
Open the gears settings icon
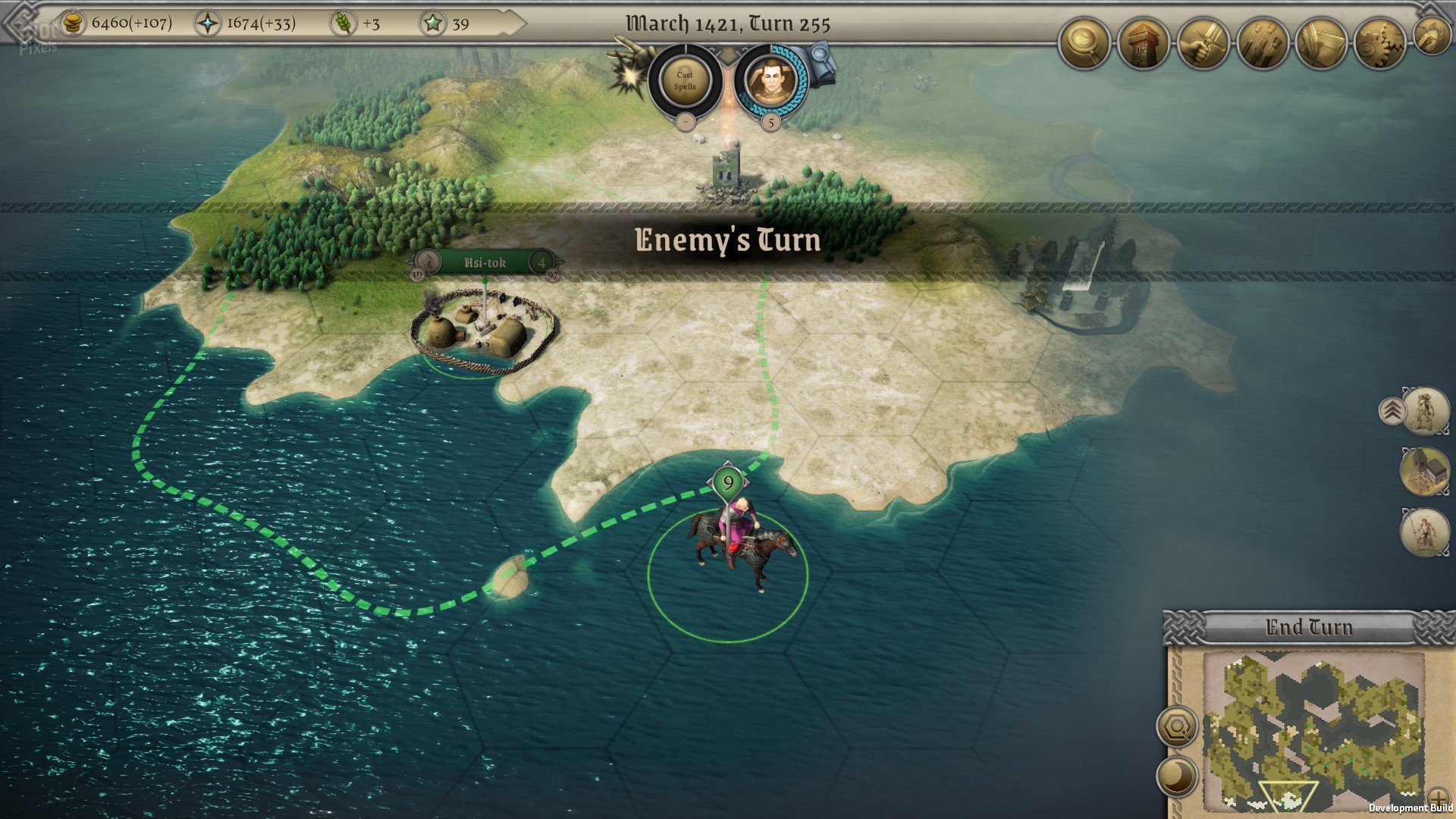coord(1380,45)
